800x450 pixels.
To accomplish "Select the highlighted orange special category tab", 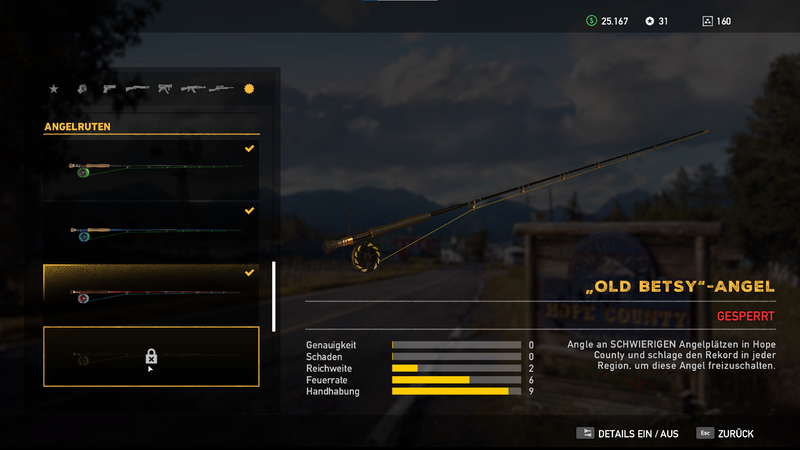I will point(249,89).
